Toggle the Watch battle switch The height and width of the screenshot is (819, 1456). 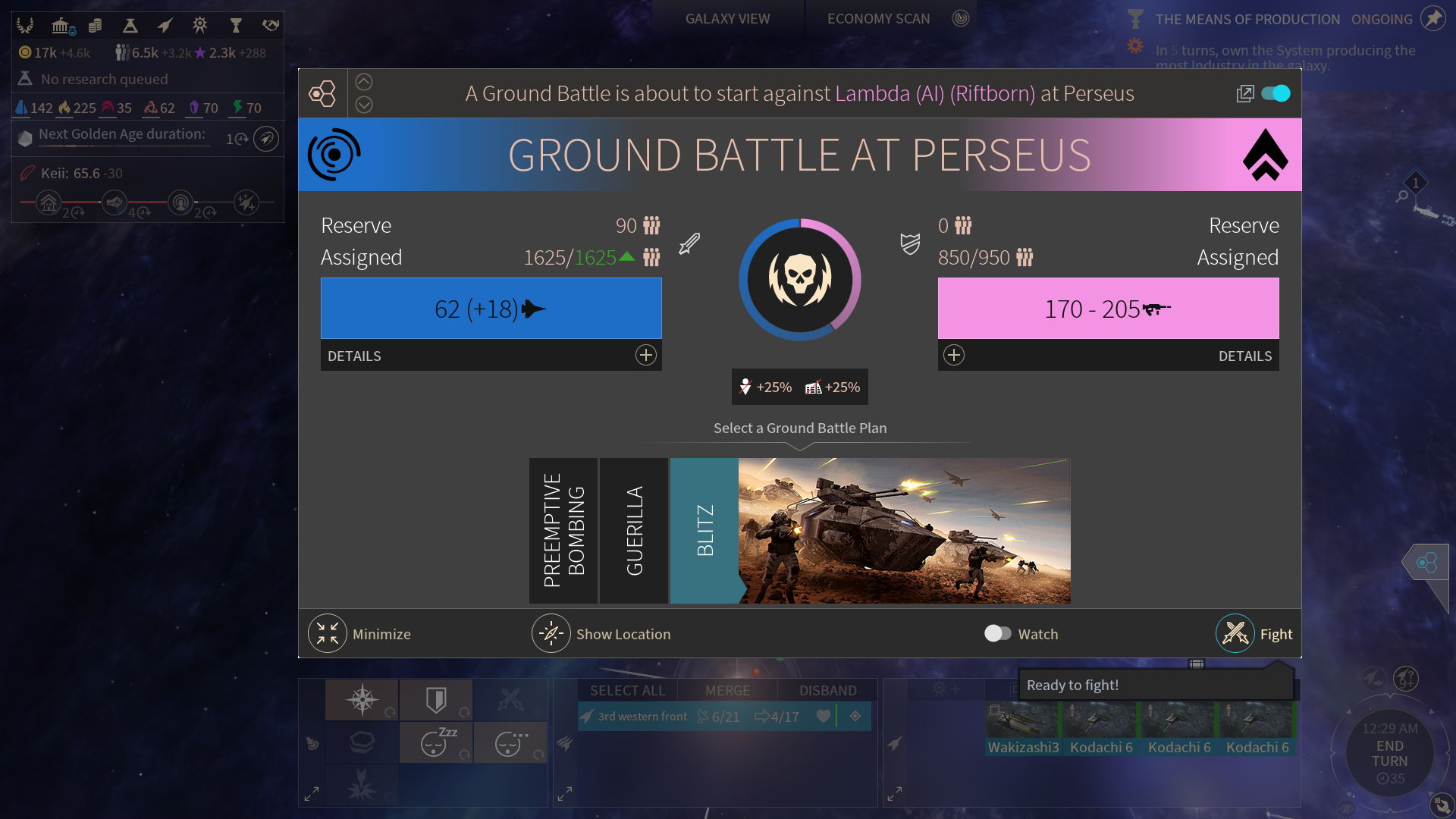point(997,634)
